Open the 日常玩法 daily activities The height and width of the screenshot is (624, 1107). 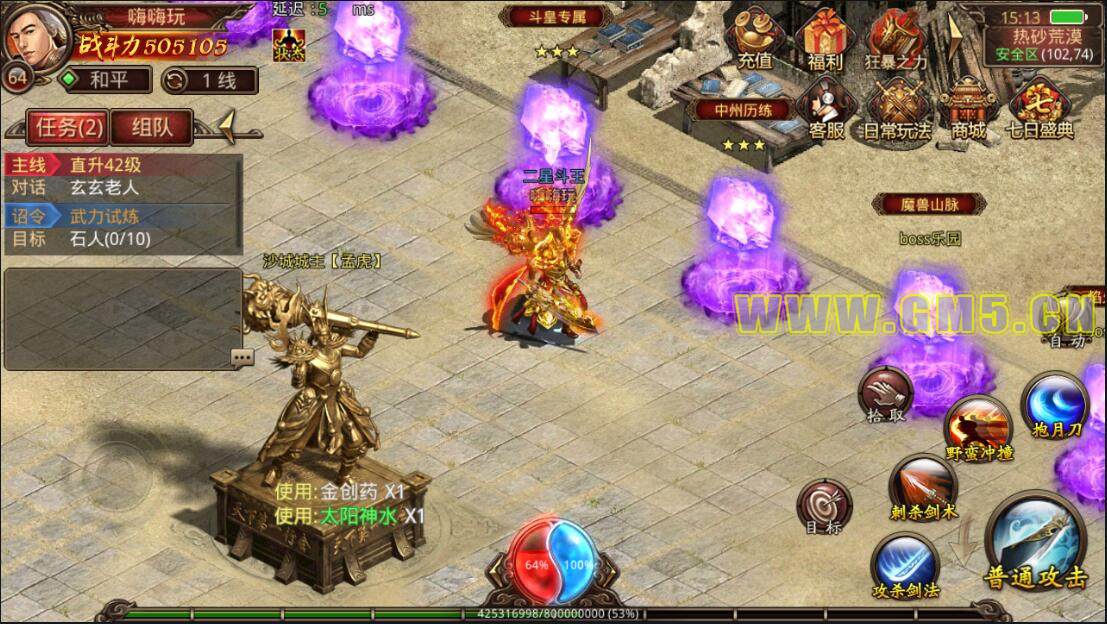pos(896,108)
